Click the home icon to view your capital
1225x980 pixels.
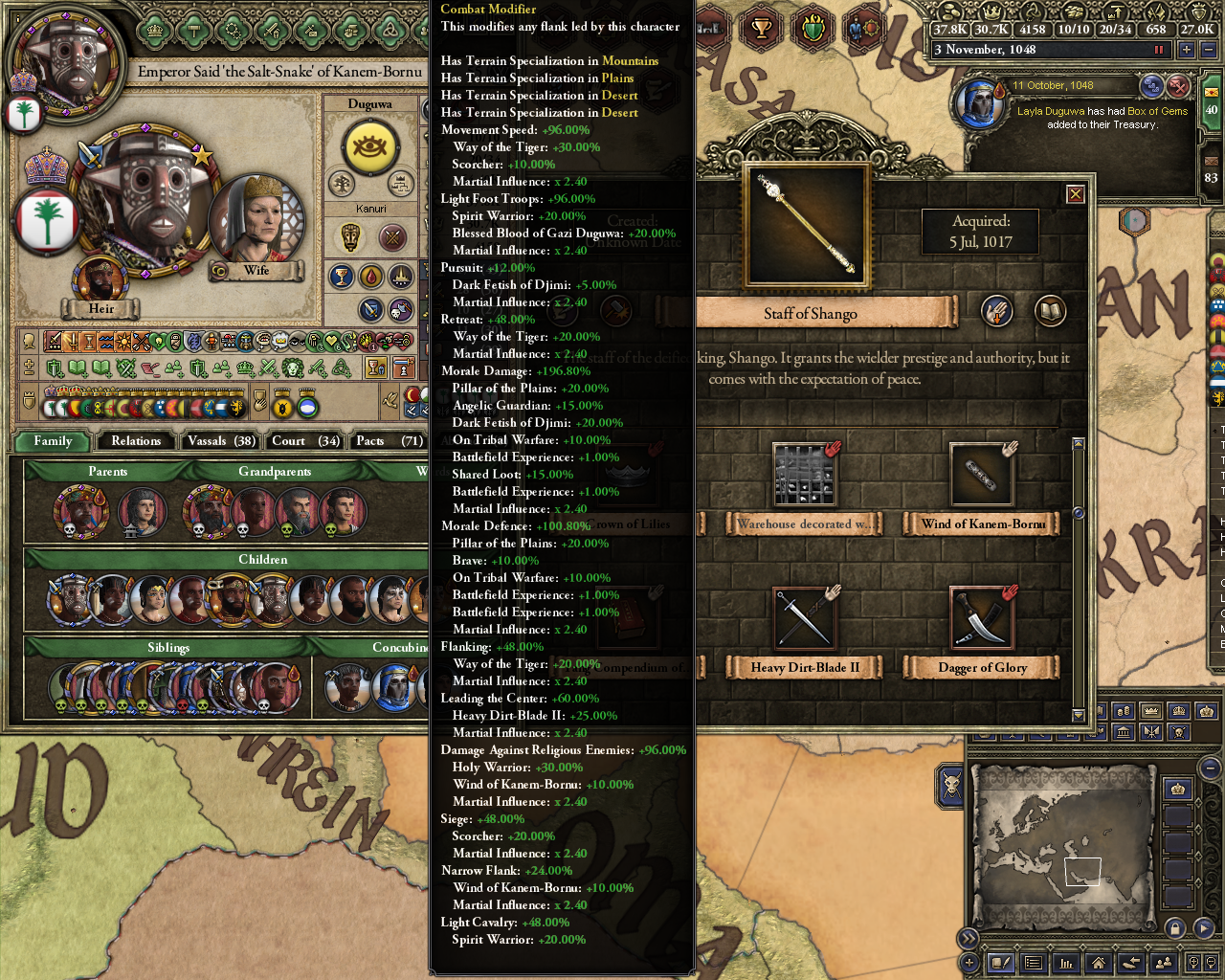1099,962
